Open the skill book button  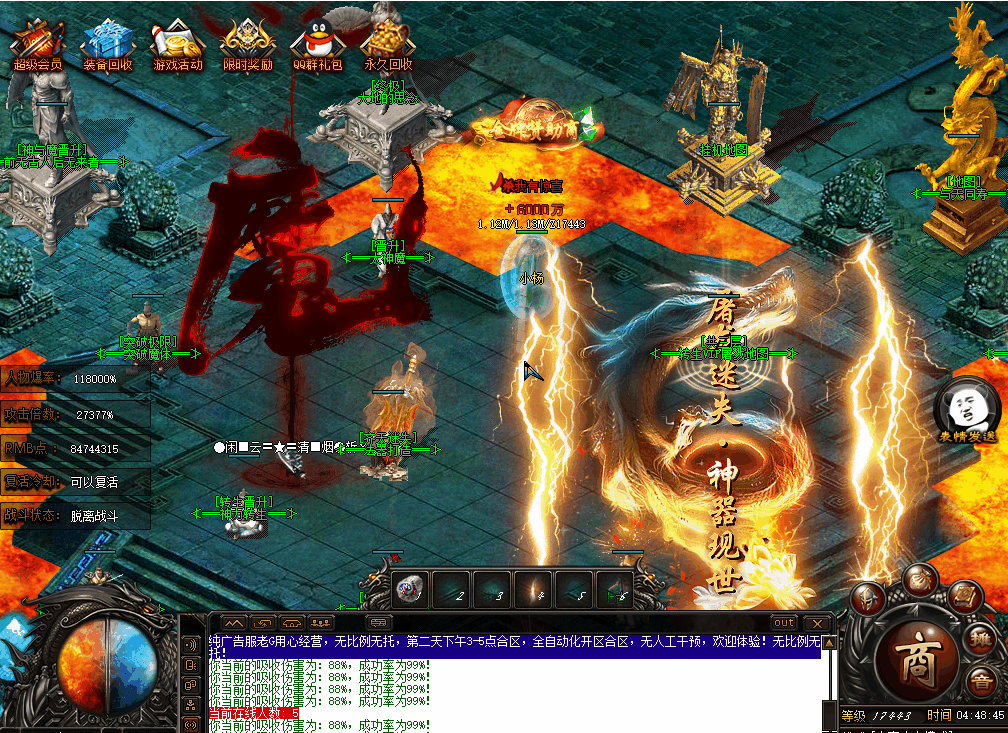963,597
